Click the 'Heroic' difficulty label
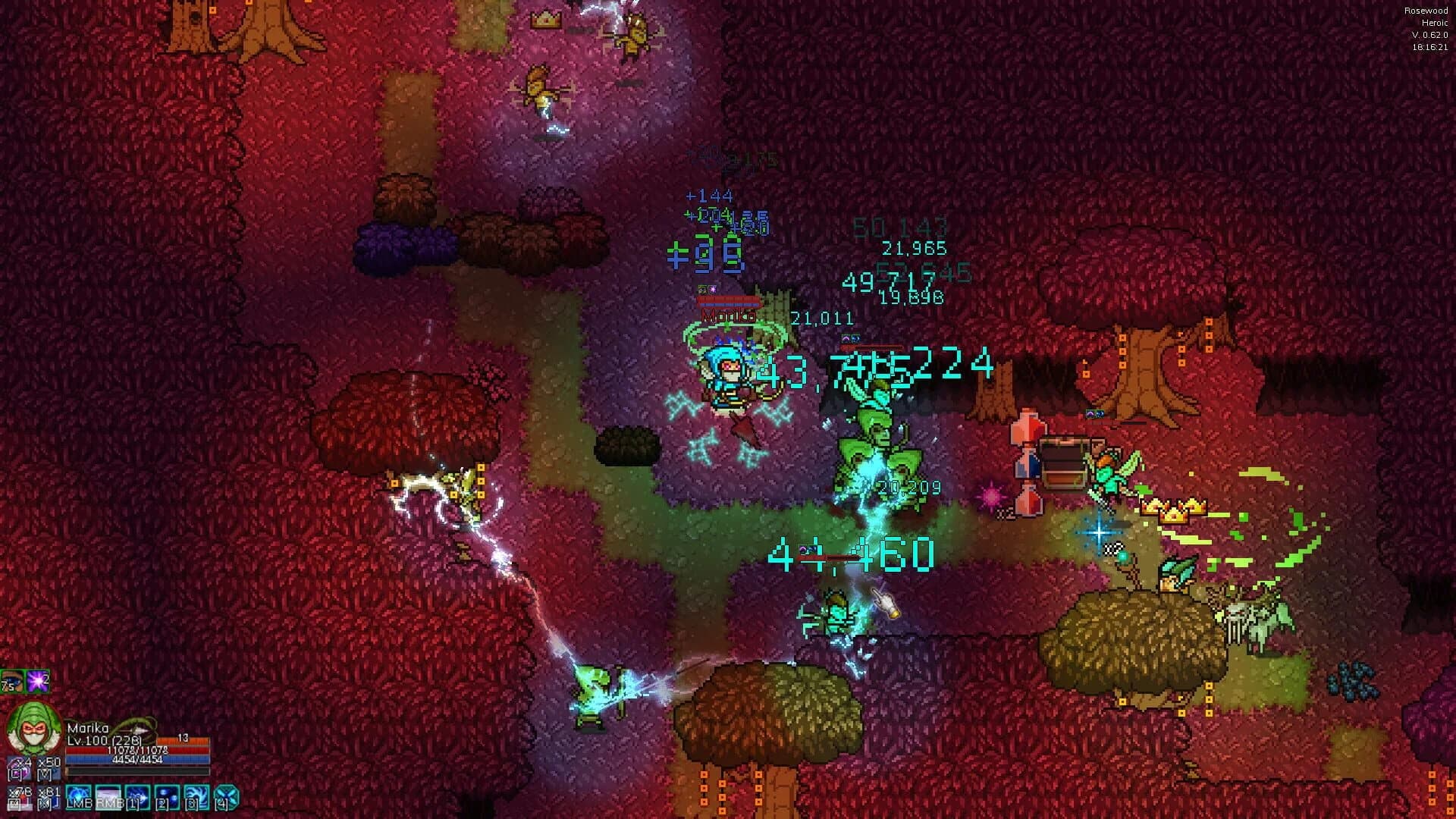The width and height of the screenshot is (1456, 819). coord(1429,24)
